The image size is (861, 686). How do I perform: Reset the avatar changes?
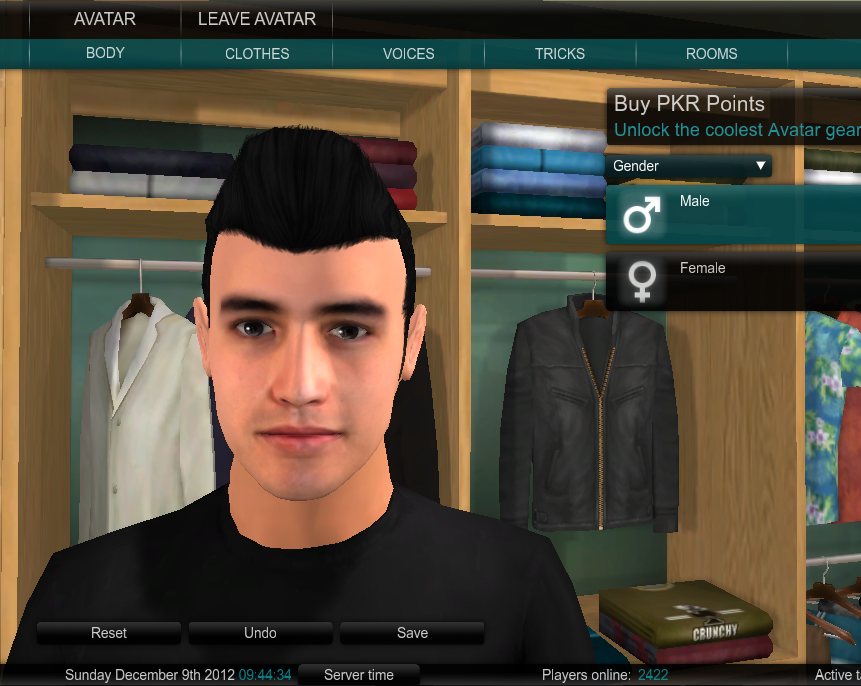[x=109, y=633]
